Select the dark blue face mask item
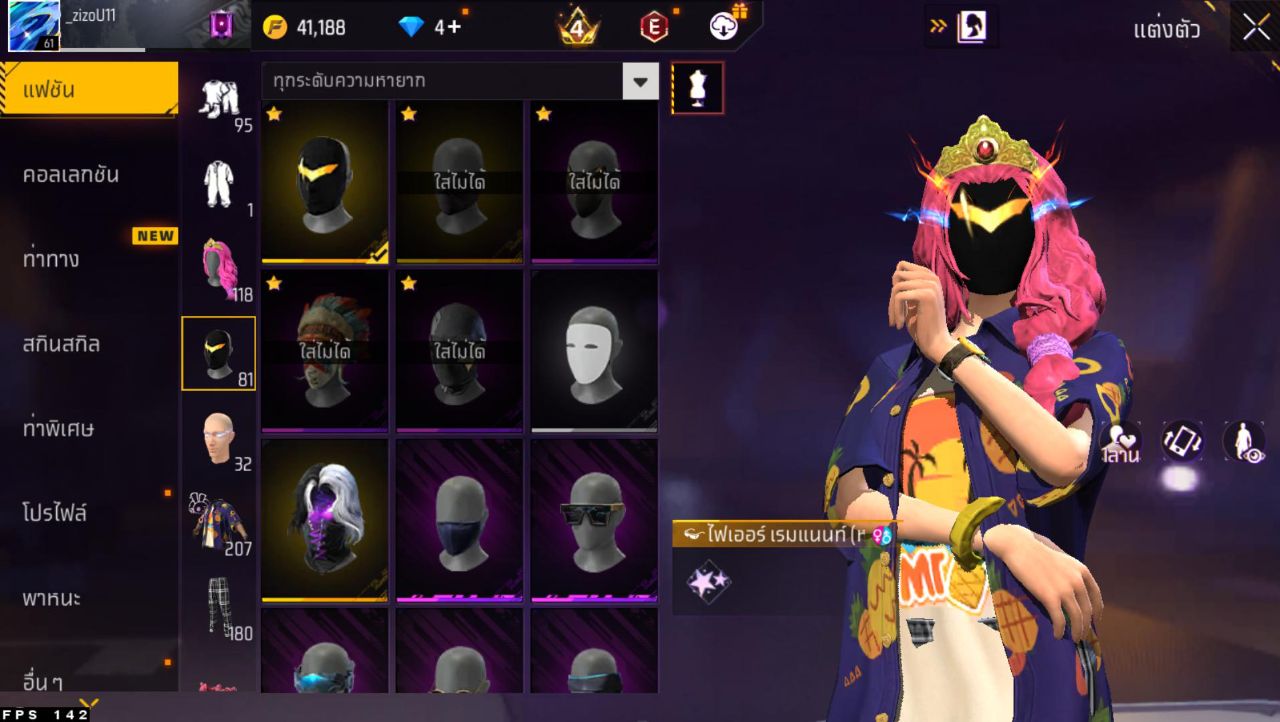Screen dimensions: 1280x722 (x=460, y=520)
